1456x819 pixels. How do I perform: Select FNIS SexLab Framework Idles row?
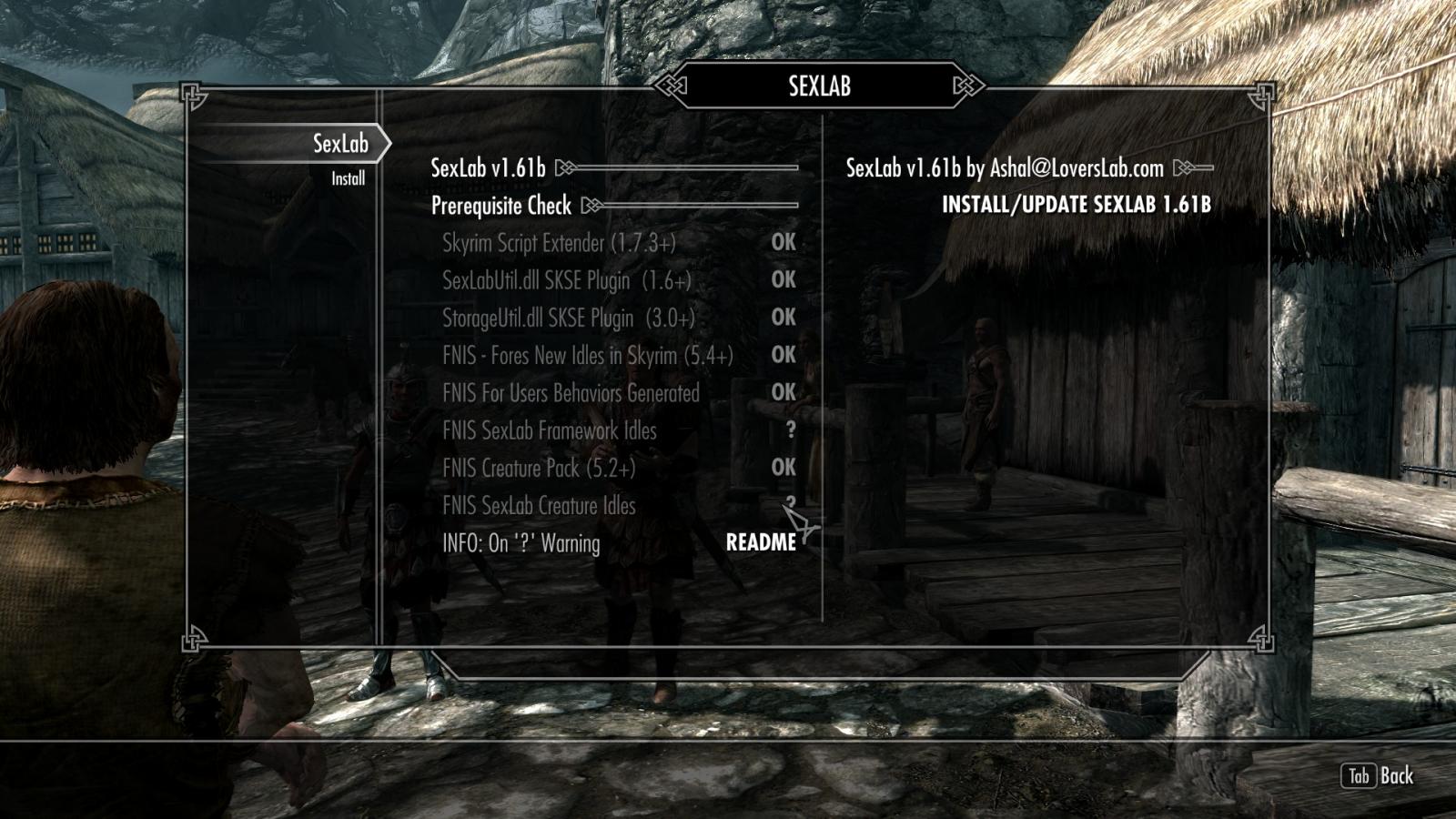click(x=549, y=430)
